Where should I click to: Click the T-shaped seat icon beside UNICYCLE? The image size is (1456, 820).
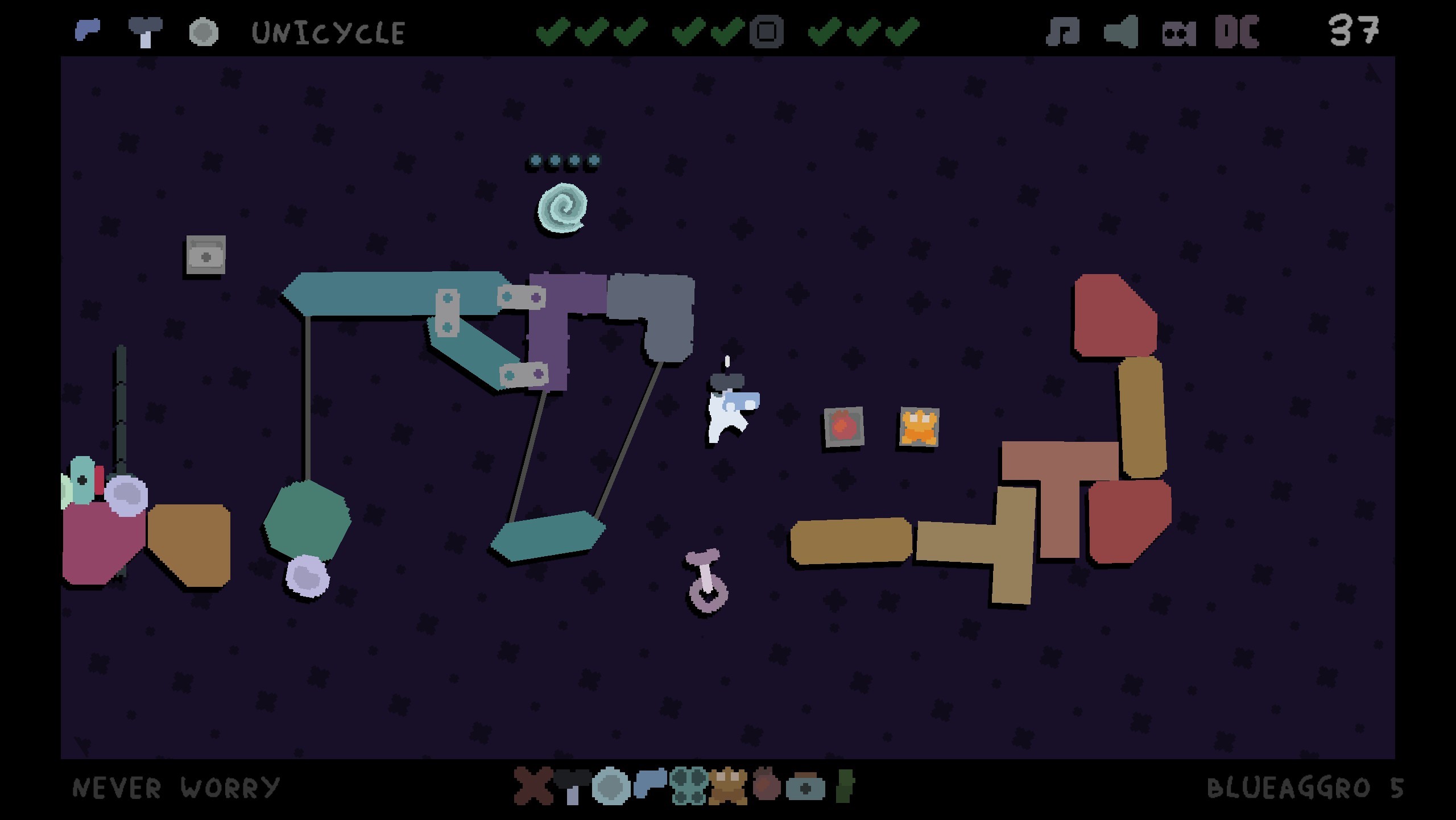[x=146, y=32]
